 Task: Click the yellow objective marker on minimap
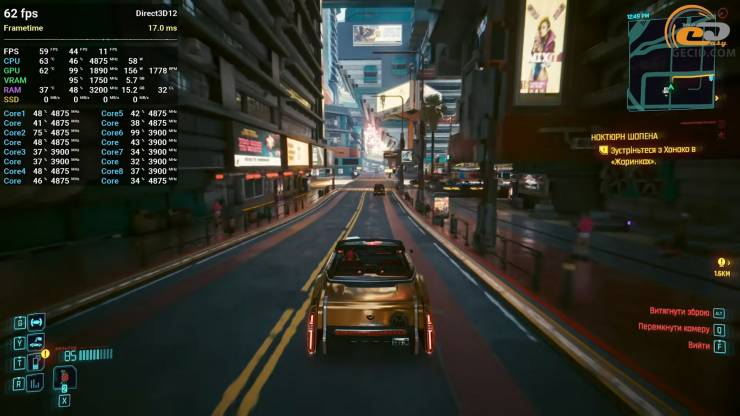pyautogui.click(x=716, y=99)
